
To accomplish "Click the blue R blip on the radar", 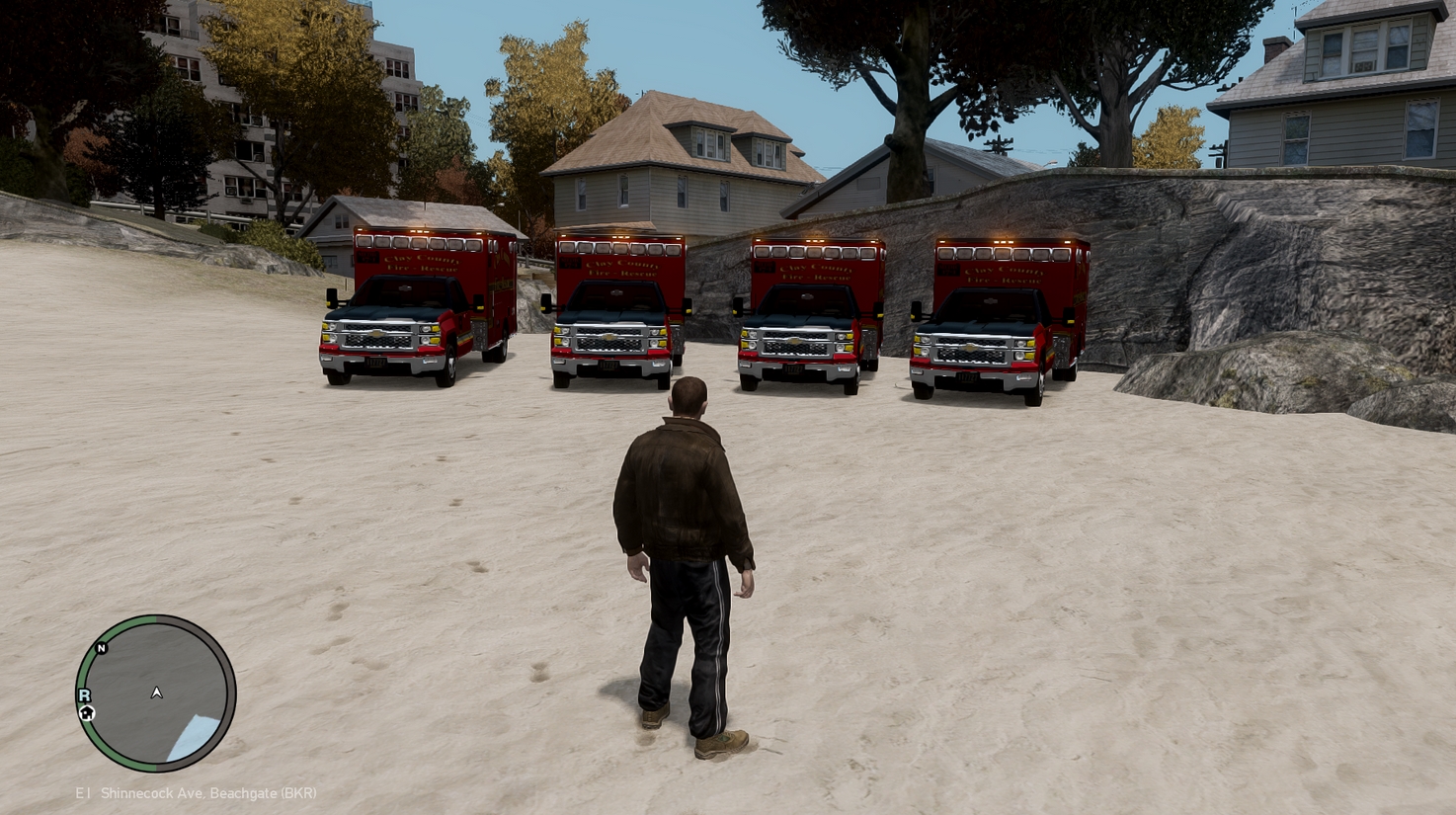I will (85, 695).
